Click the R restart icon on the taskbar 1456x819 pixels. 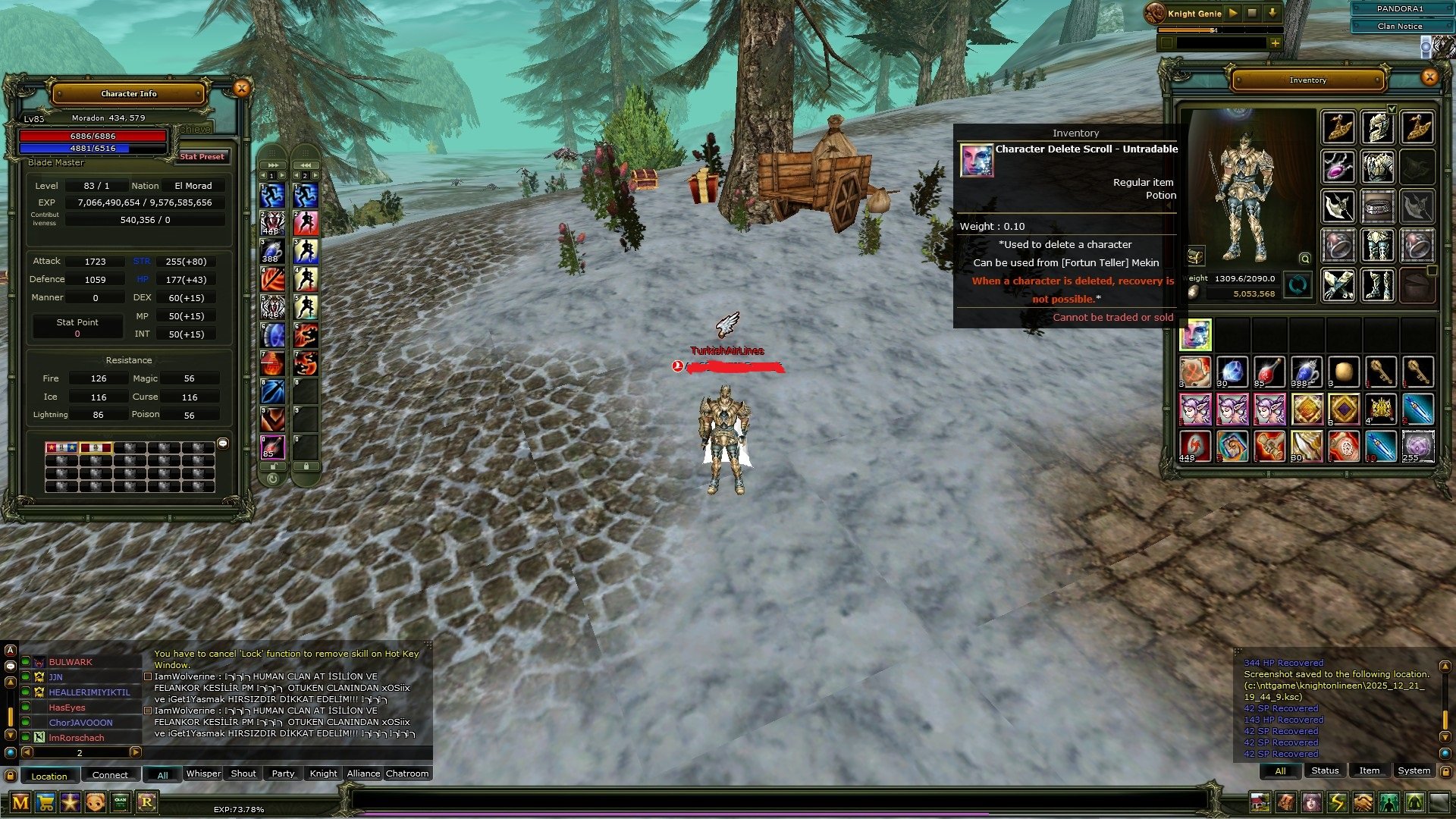click(147, 802)
